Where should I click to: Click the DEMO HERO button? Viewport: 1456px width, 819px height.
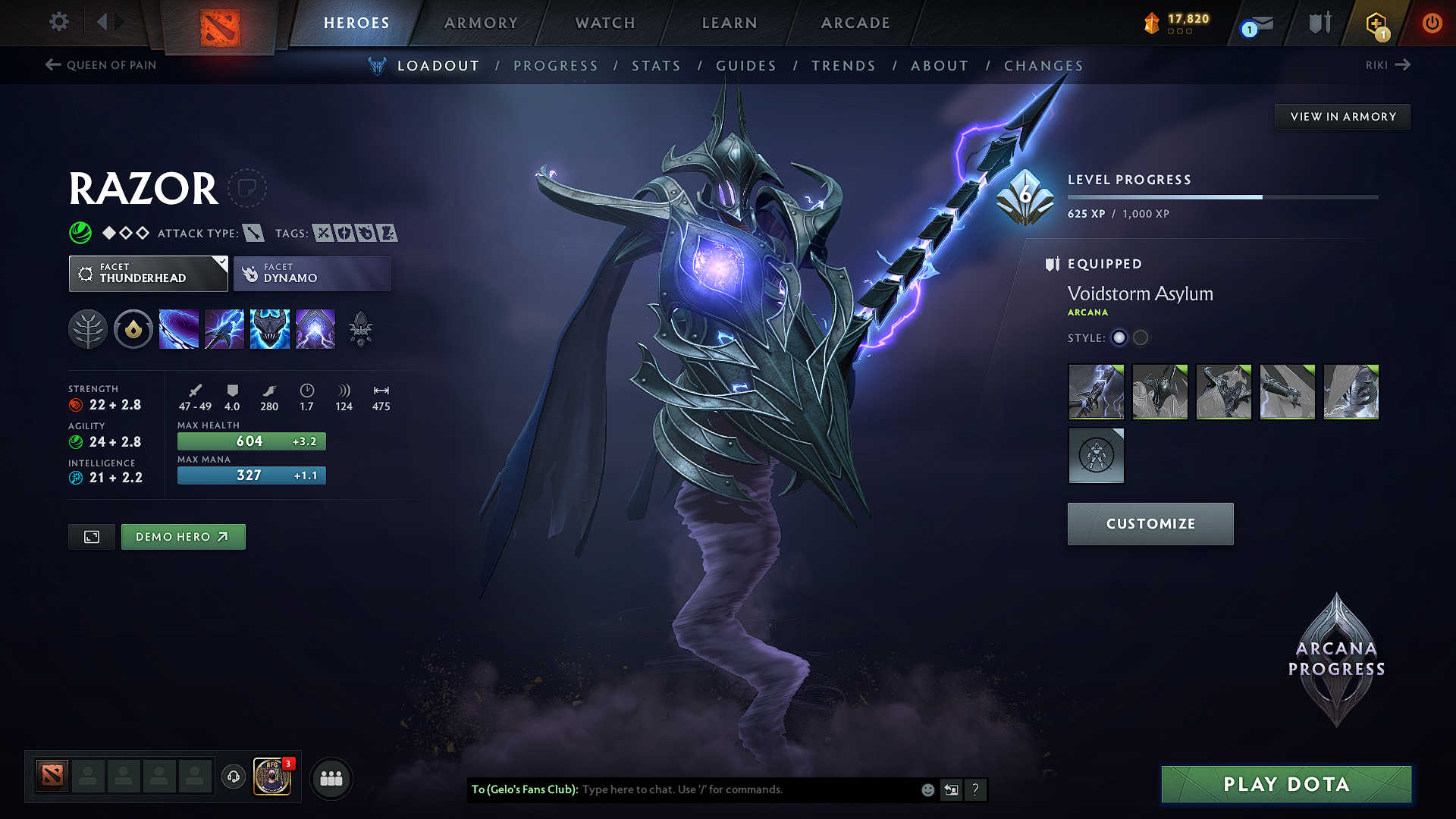[x=183, y=536]
